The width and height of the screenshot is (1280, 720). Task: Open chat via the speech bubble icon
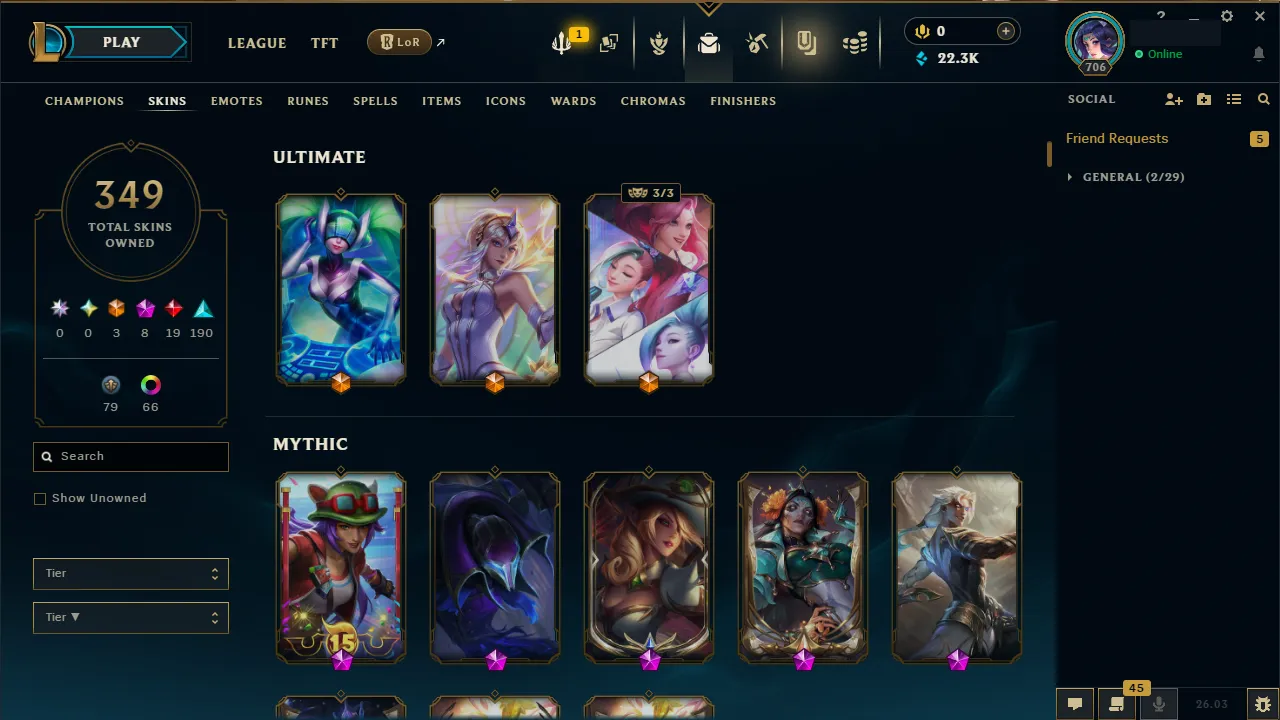(1075, 704)
